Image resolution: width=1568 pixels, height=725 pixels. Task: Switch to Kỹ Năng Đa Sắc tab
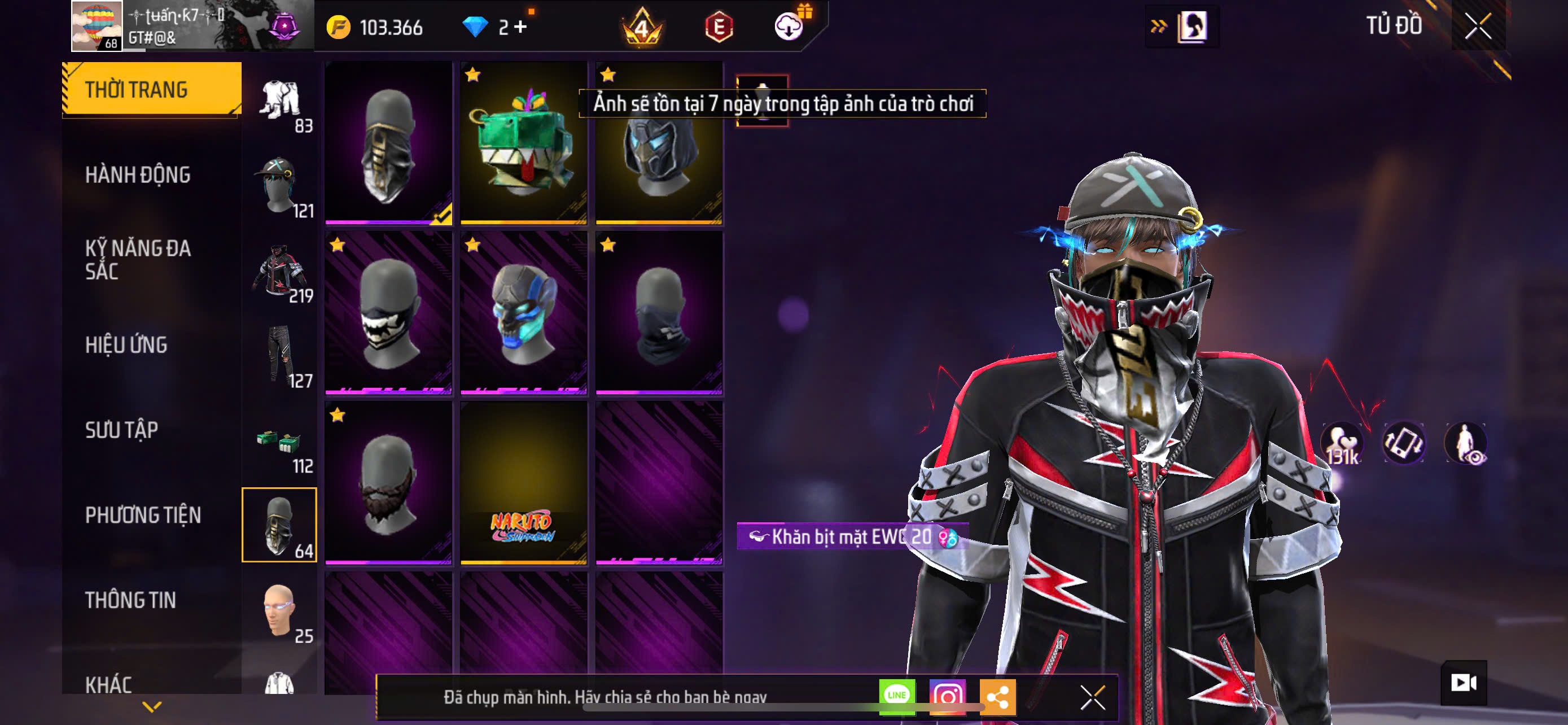pos(138,259)
